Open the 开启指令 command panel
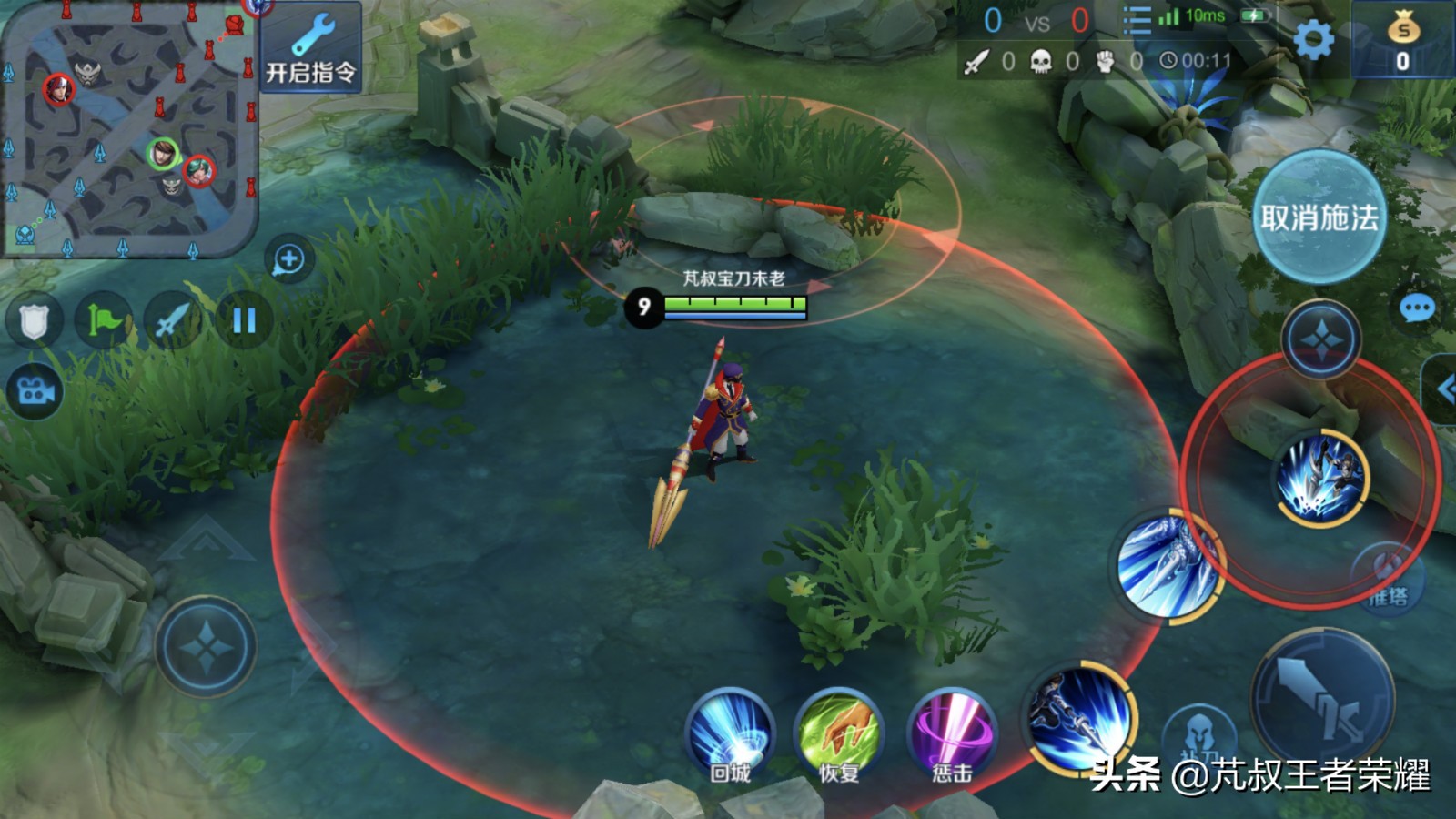Image resolution: width=1456 pixels, height=819 pixels. pyautogui.click(x=310, y=47)
